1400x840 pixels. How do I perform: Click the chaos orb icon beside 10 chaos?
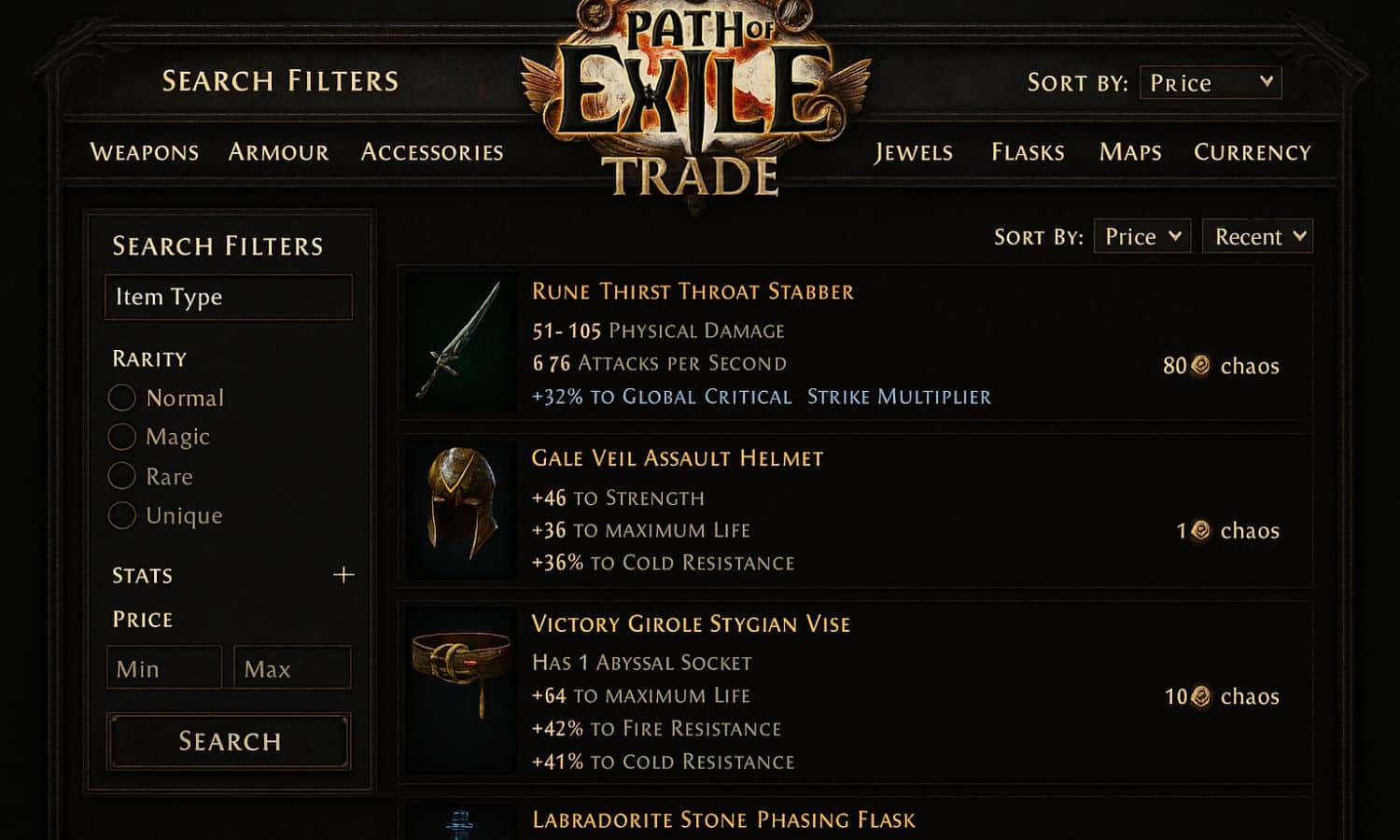(x=1201, y=696)
